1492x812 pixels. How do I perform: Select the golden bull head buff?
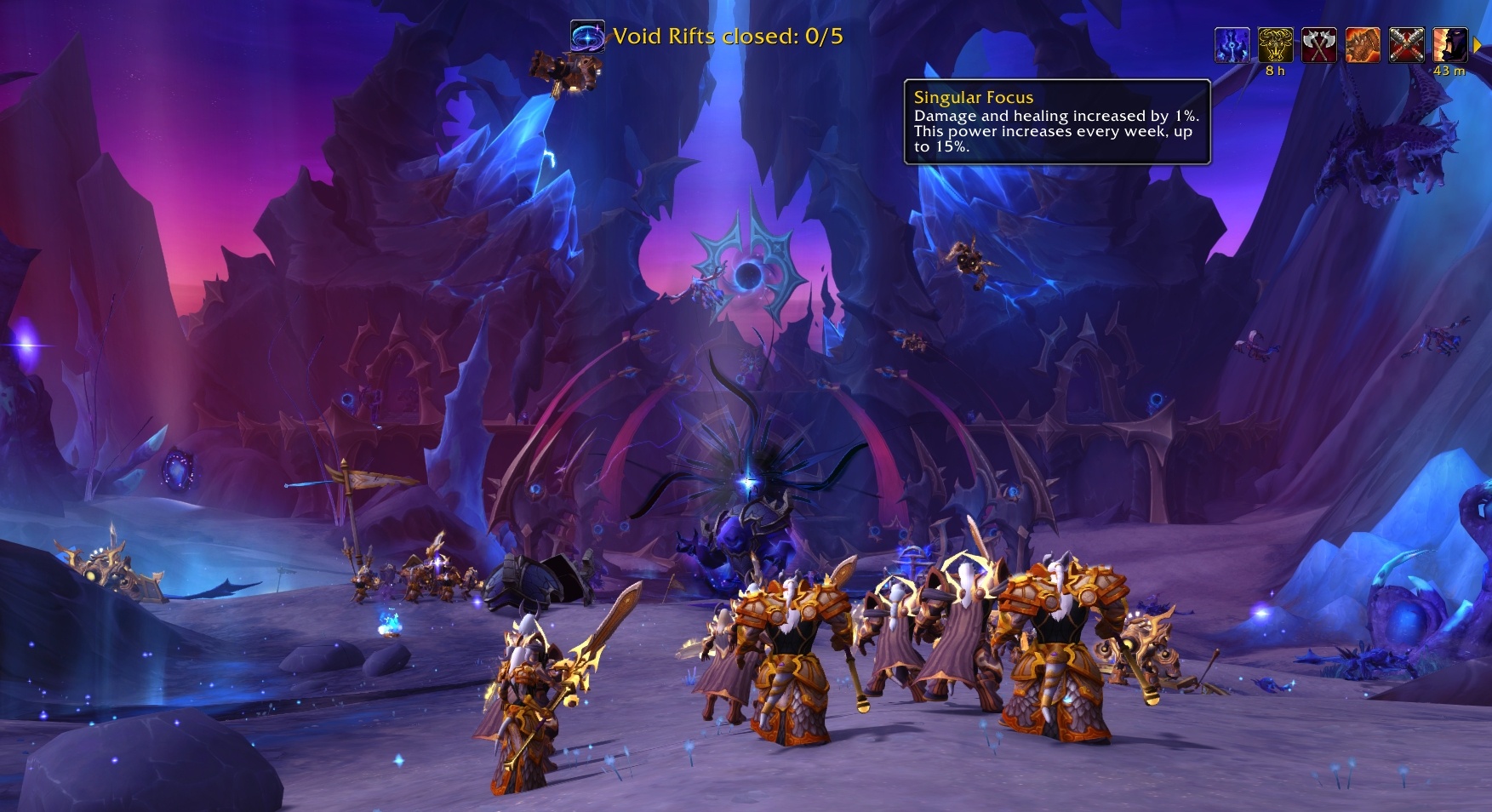tap(1275, 45)
